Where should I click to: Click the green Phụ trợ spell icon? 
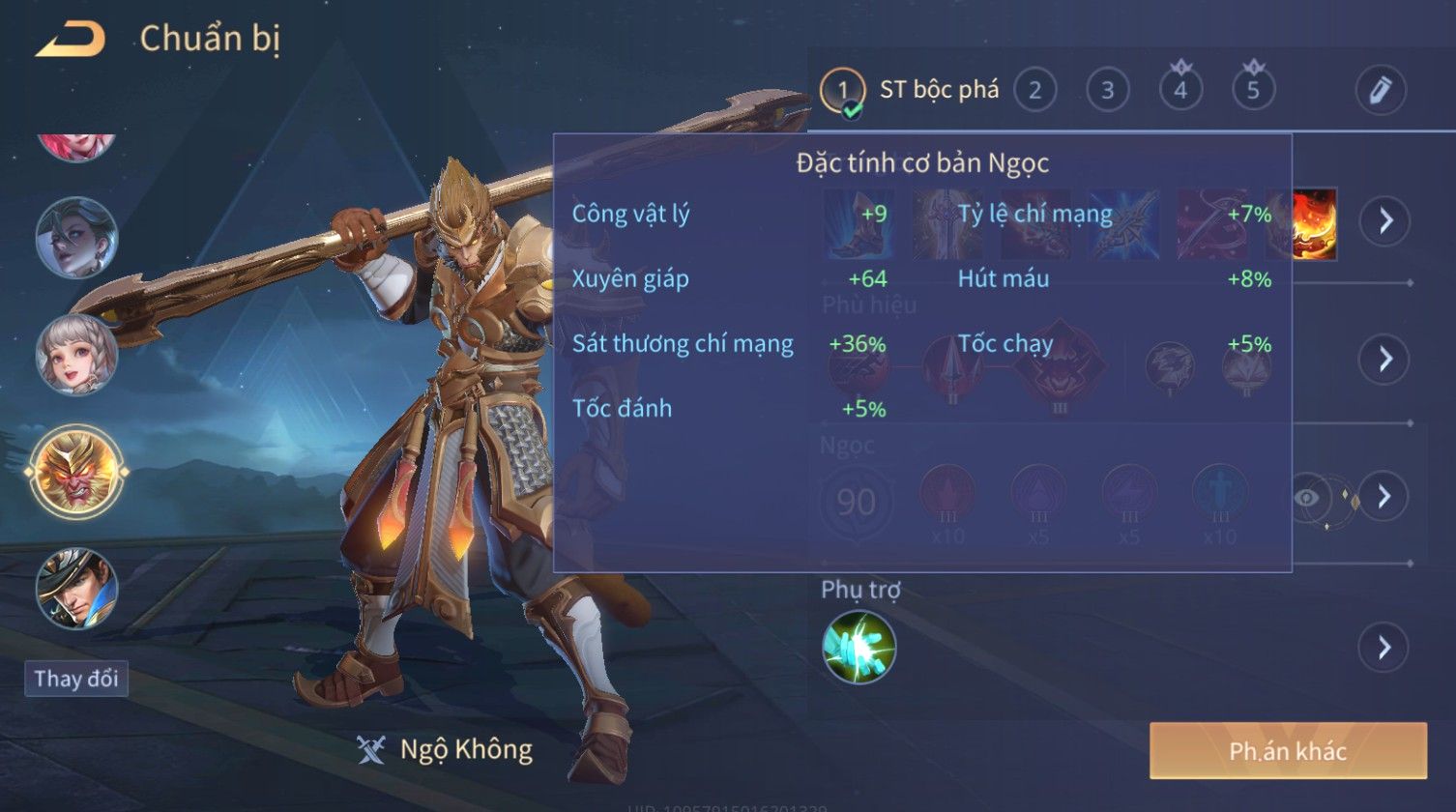(859, 647)
